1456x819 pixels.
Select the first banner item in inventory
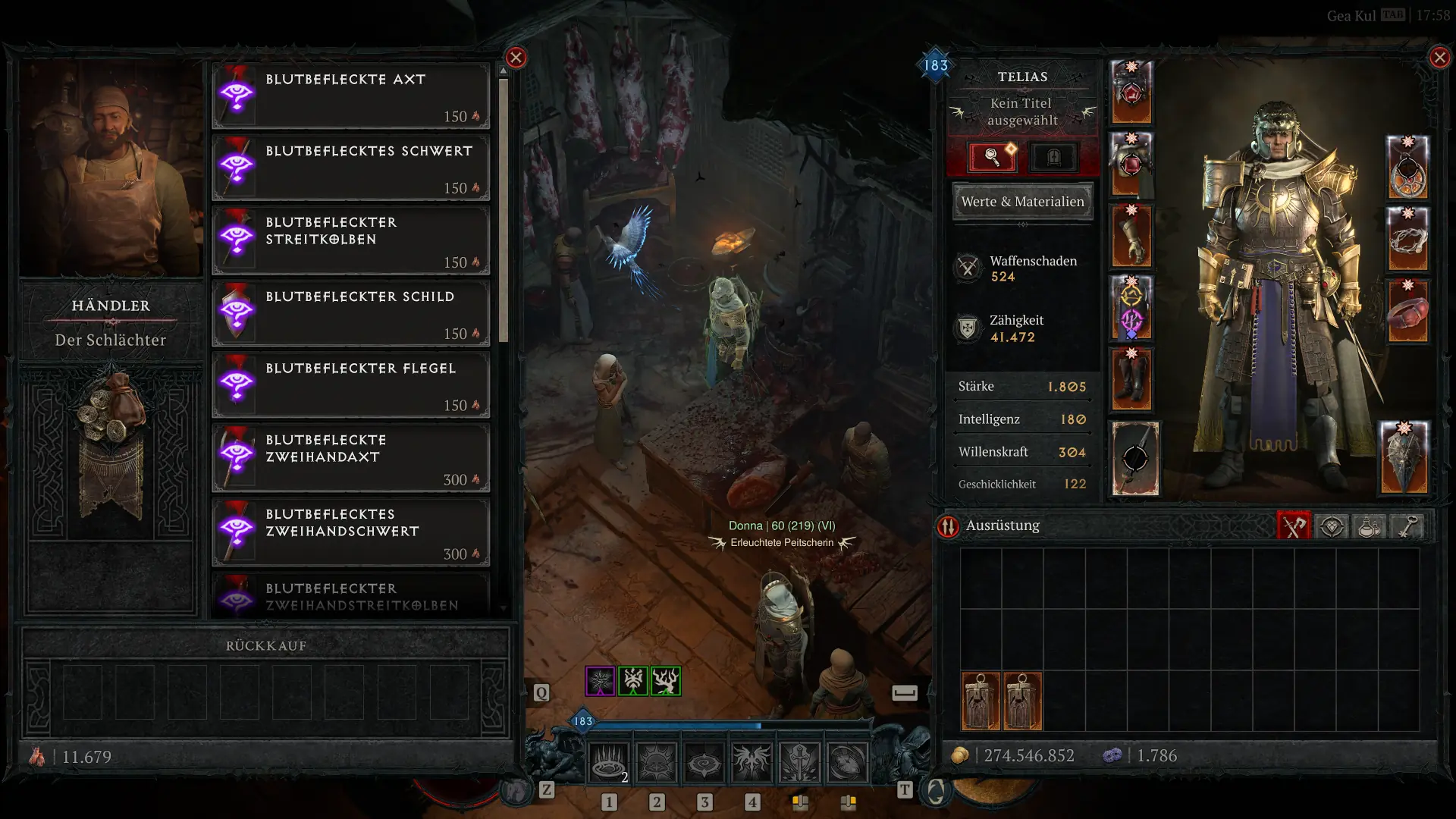[981, 701]
